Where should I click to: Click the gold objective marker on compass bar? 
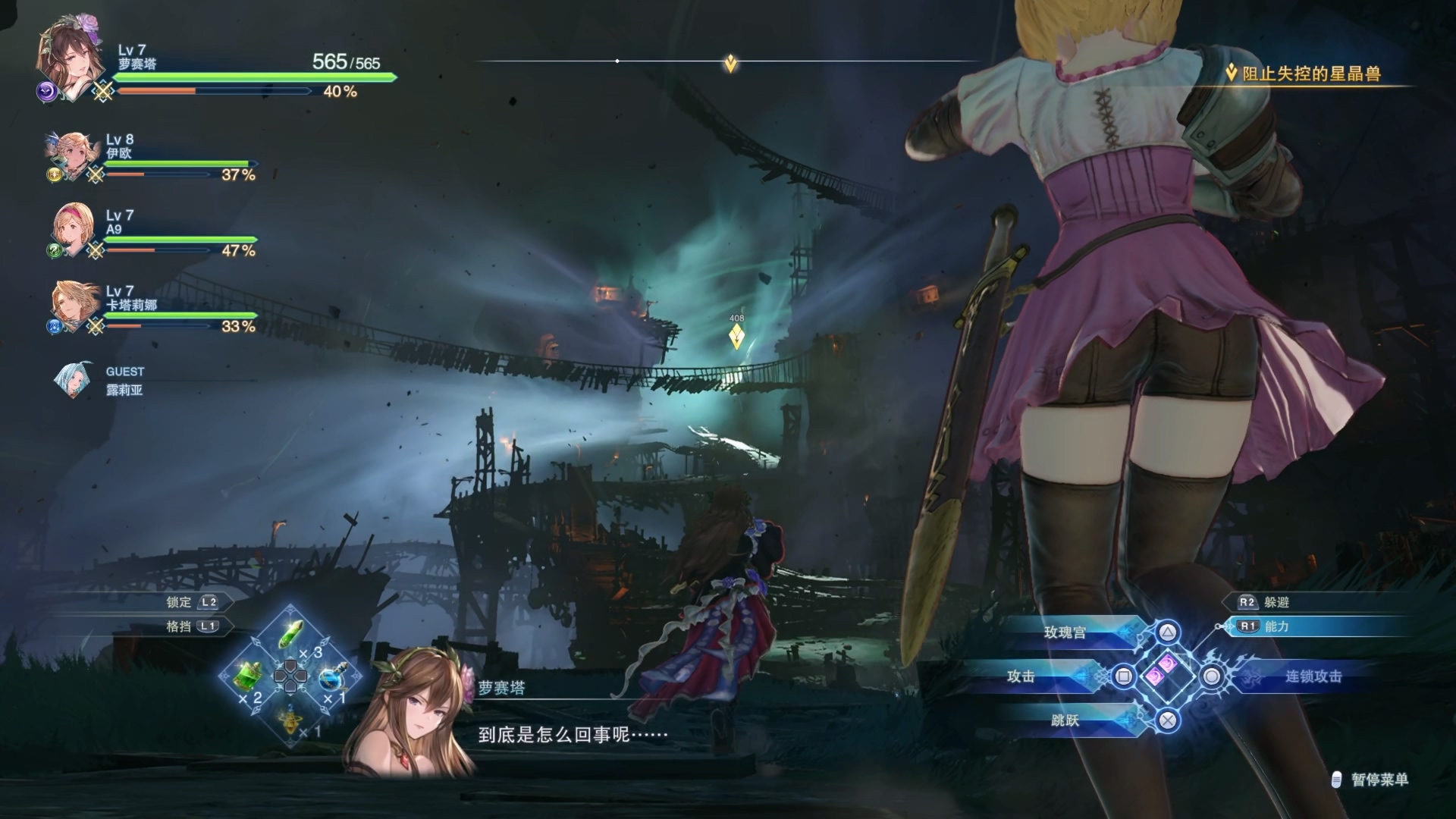pyautogui.click(x=730, y=63)
